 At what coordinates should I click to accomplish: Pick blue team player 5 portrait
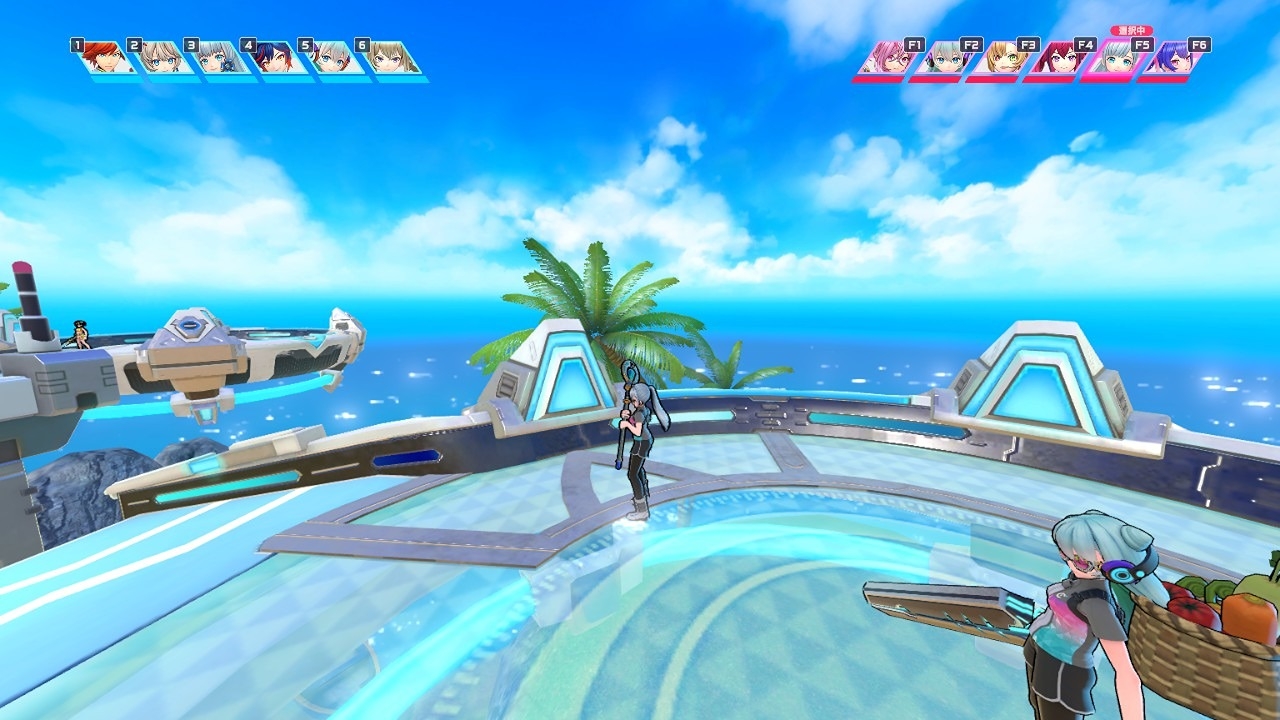332,58
